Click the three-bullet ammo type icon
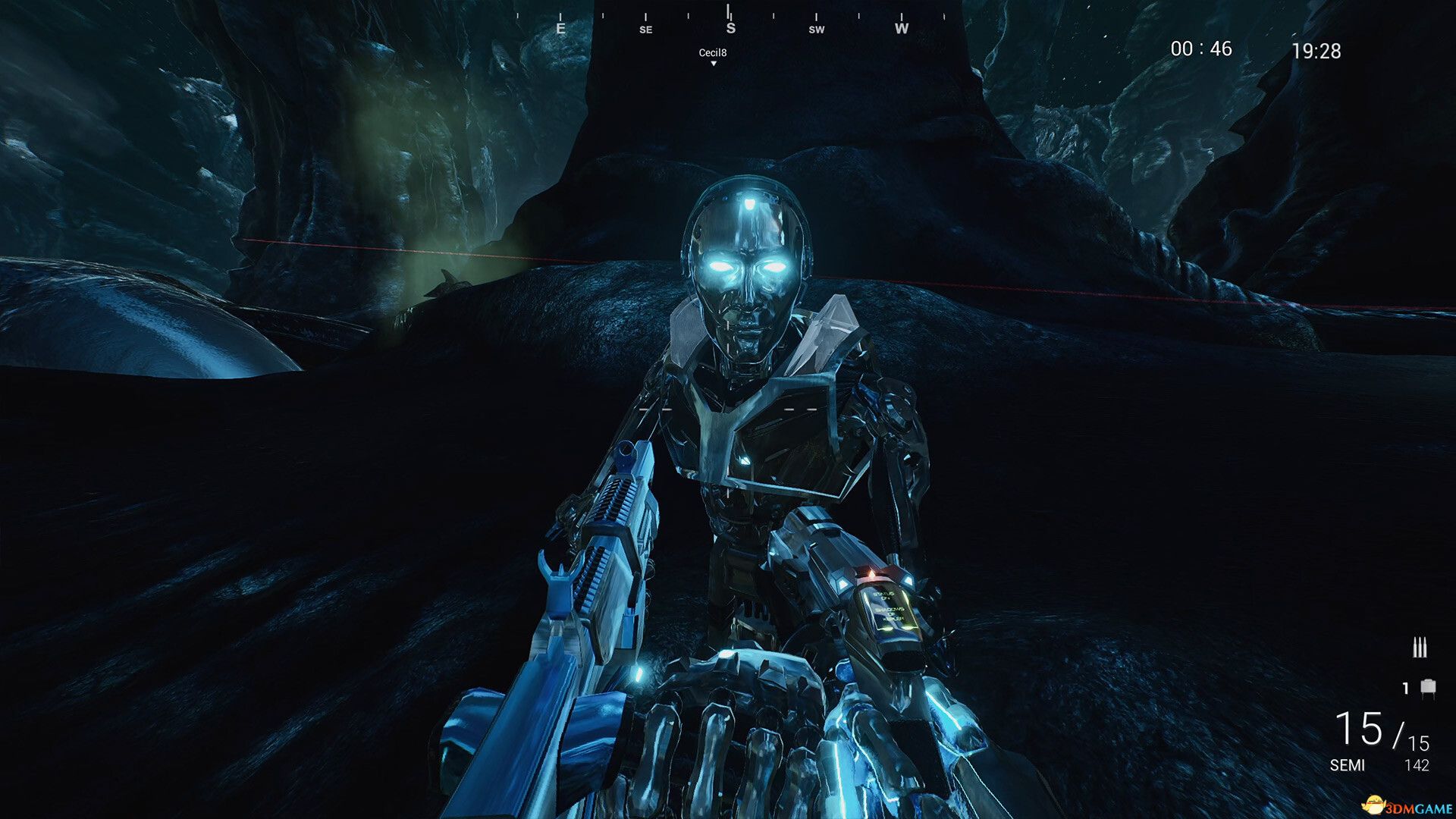1456x819 pixels. [x=1419, y=648]
